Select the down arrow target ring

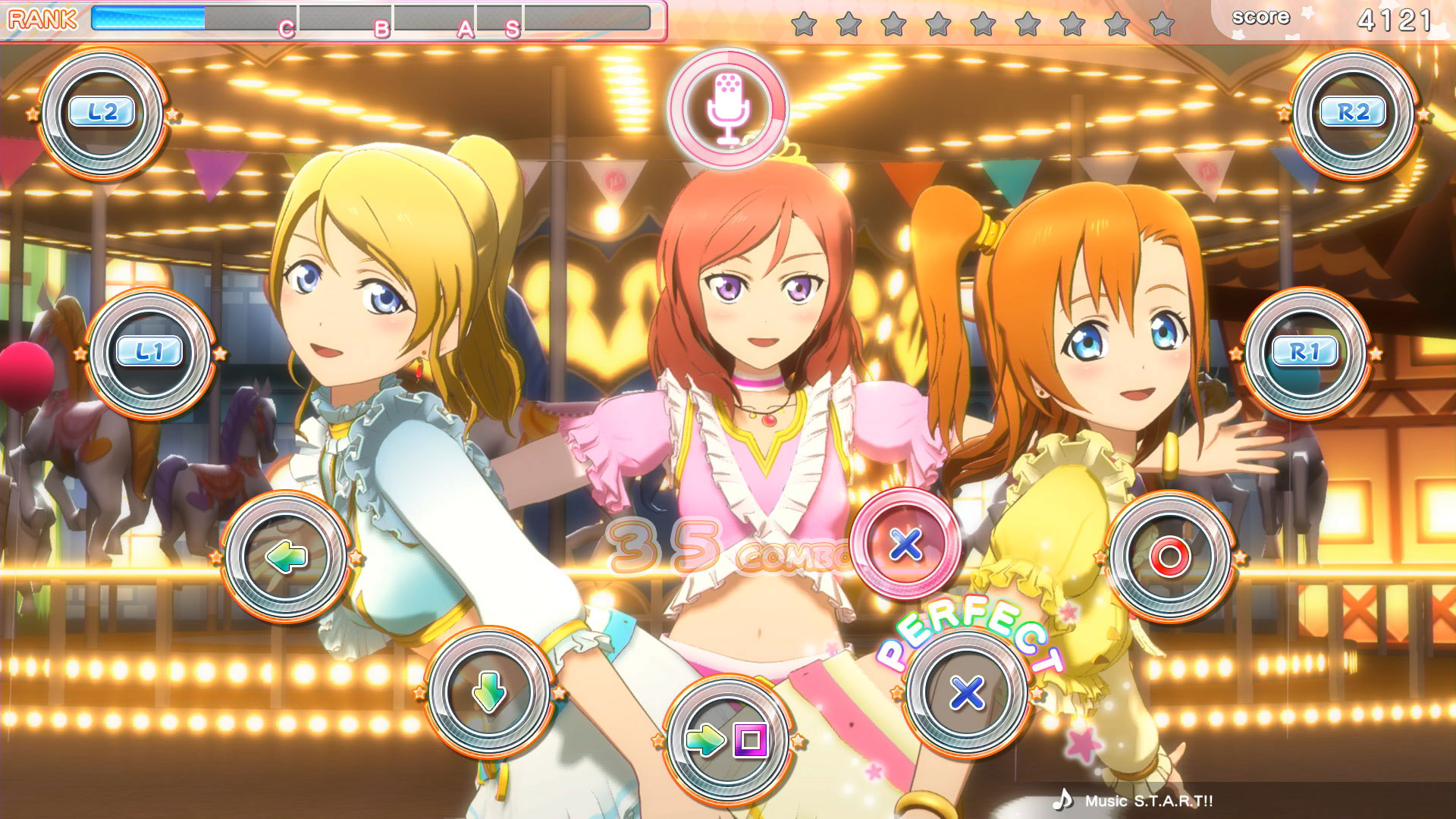tap(488, 692)
